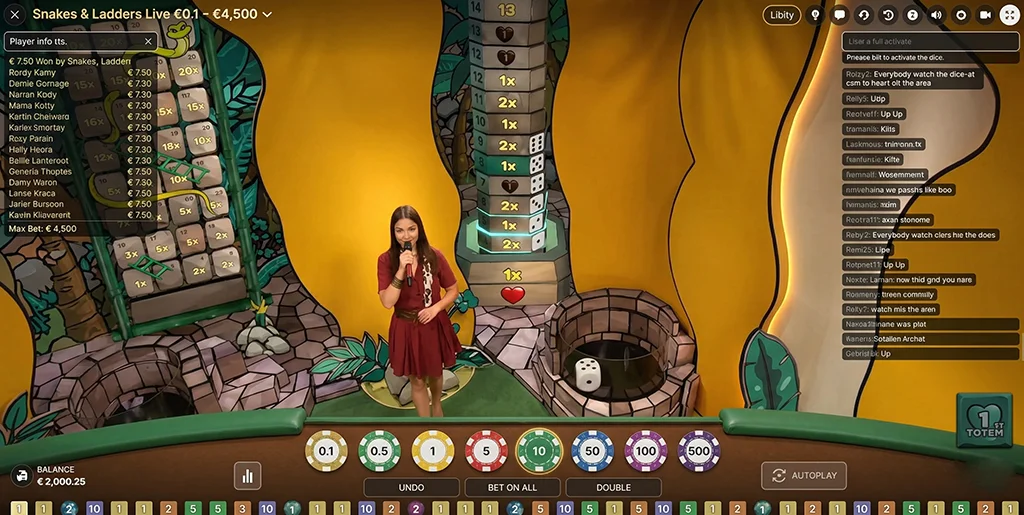Double the current bet

[x=613, y=488]
